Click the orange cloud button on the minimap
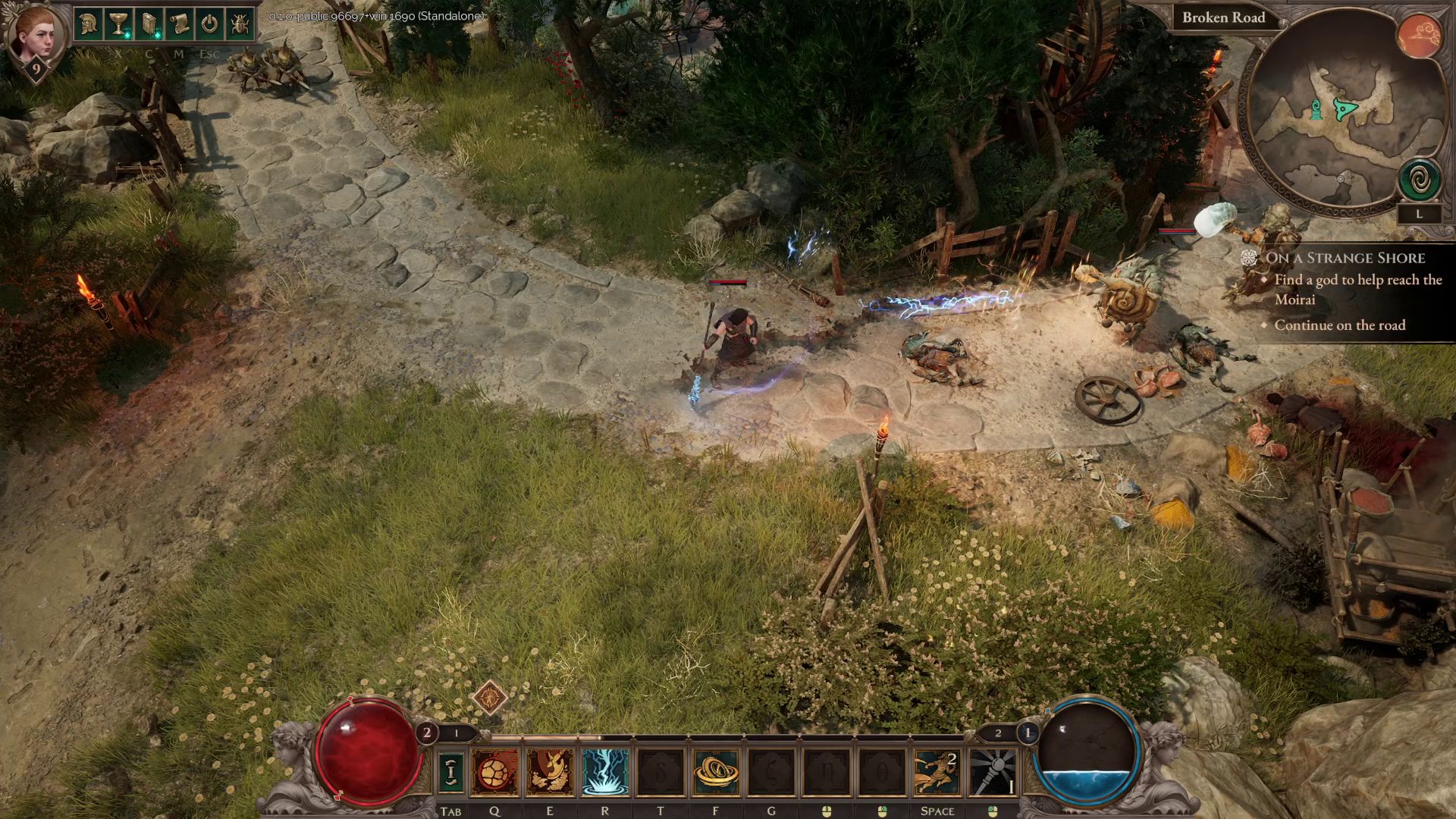This screenshot has height=819, width=1456. pyautogui.click(x=1419, y=36)
